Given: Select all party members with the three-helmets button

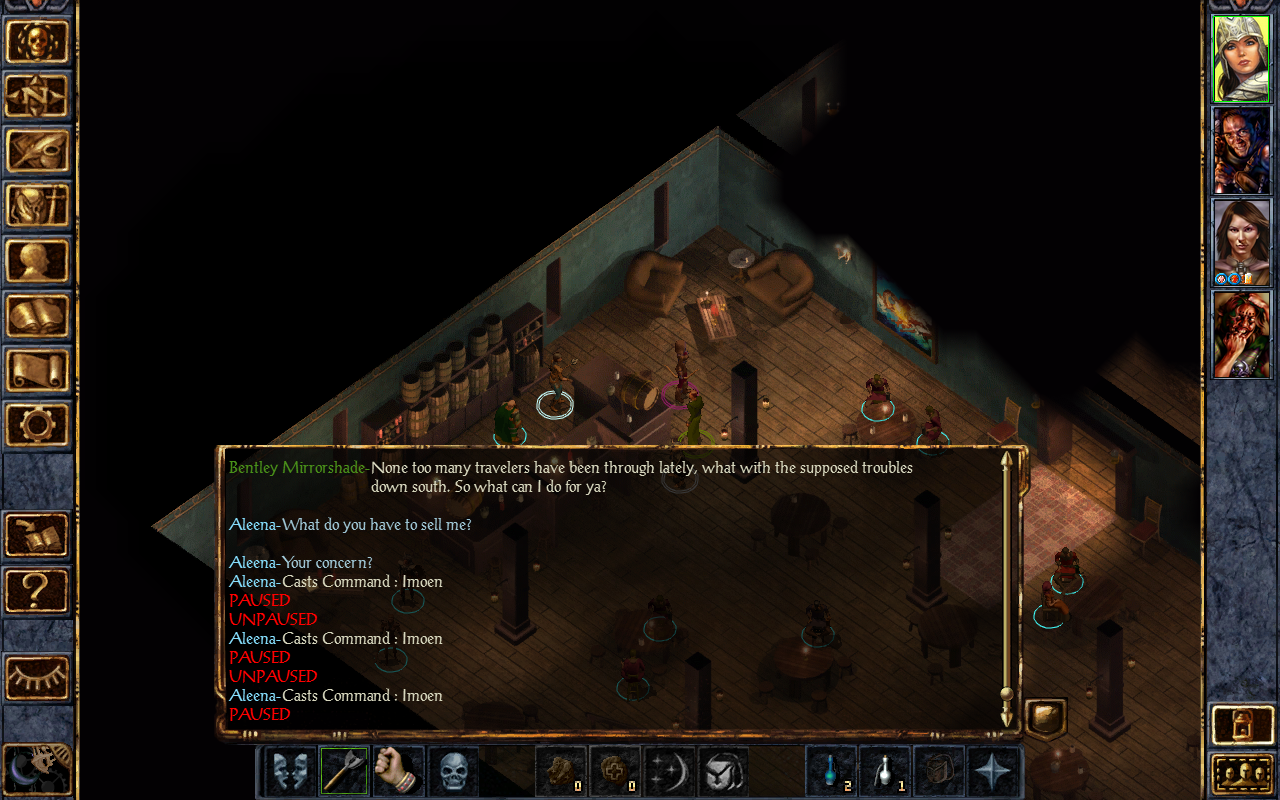Looking at the screenshot, I should [x=1241, y=774].
